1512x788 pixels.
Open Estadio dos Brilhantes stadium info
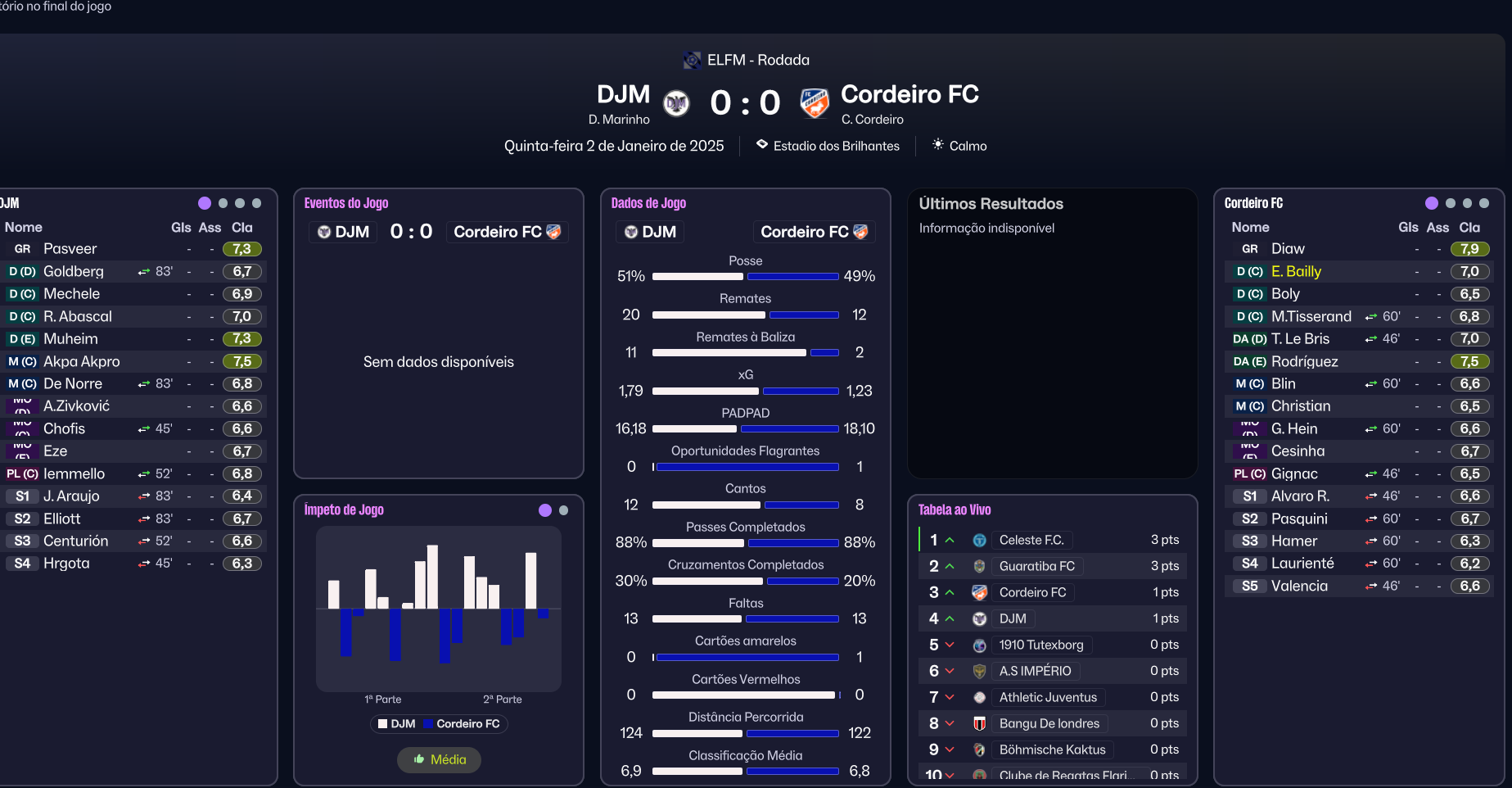pyautogui.click(x=836, y=146)
